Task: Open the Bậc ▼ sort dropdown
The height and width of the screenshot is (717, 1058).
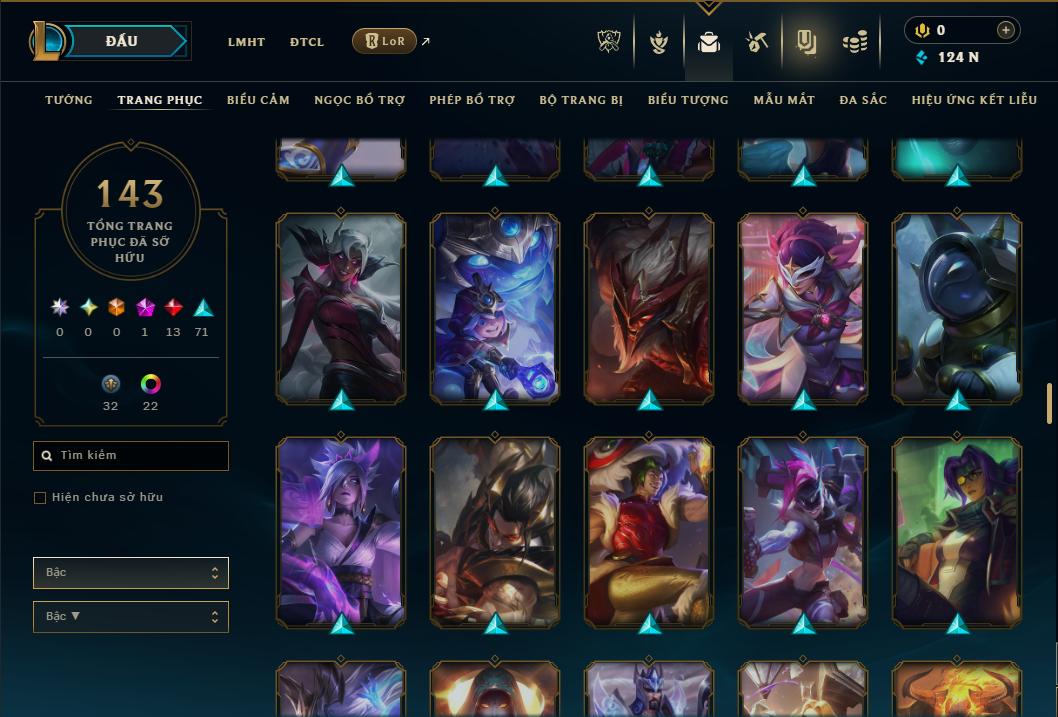Action: tap(131, 617)
